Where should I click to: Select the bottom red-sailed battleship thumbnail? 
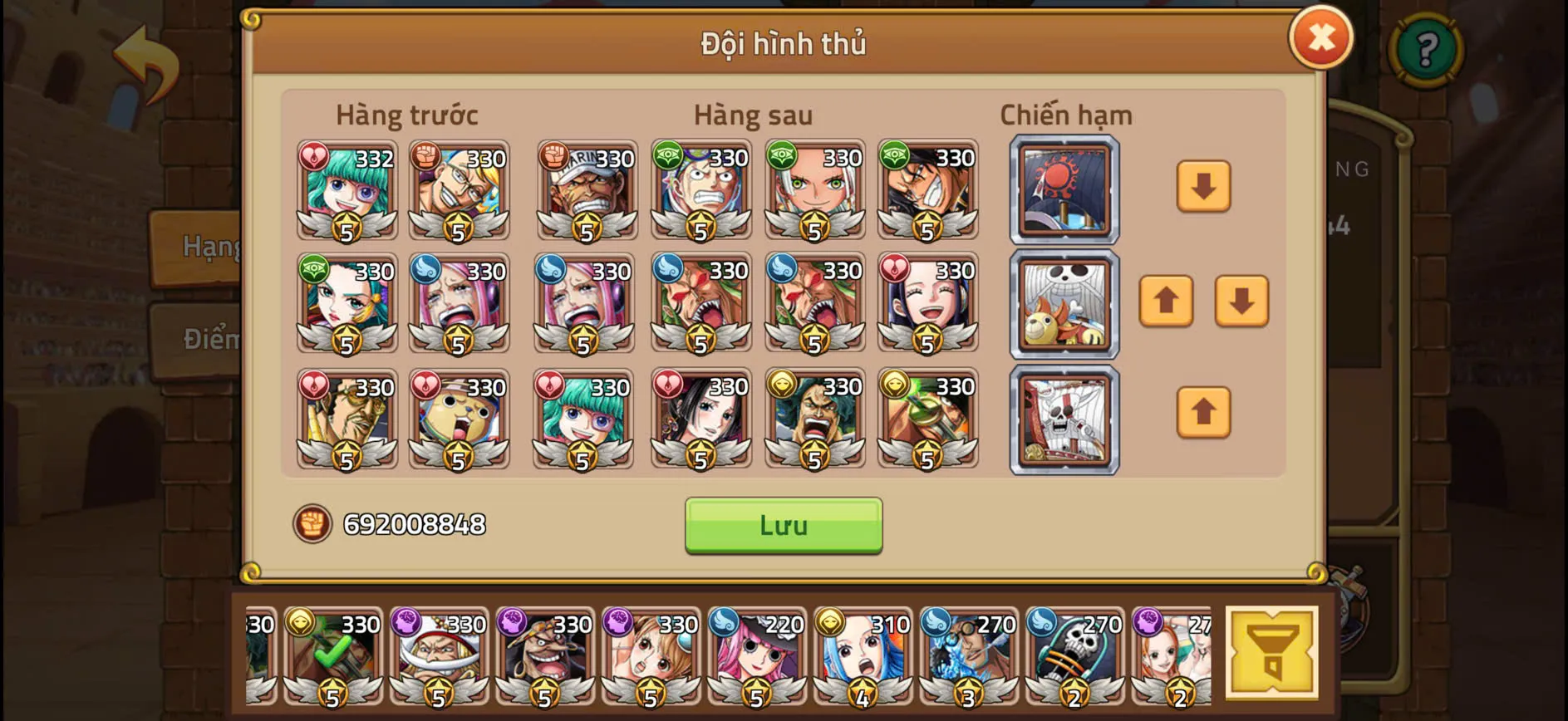click(x=1064, y=418)
